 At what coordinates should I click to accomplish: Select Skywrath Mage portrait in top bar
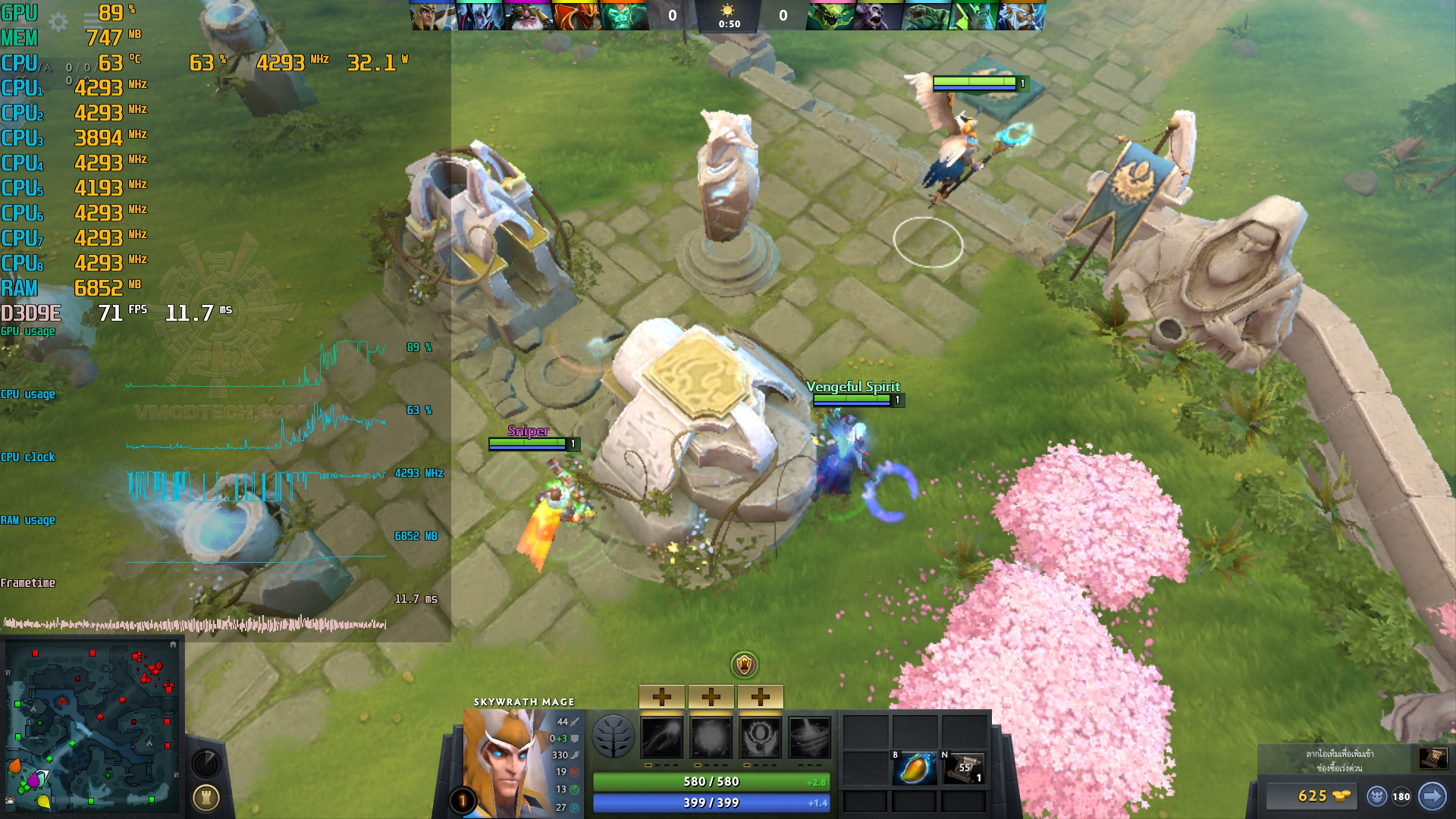click(x=434, y=15)
